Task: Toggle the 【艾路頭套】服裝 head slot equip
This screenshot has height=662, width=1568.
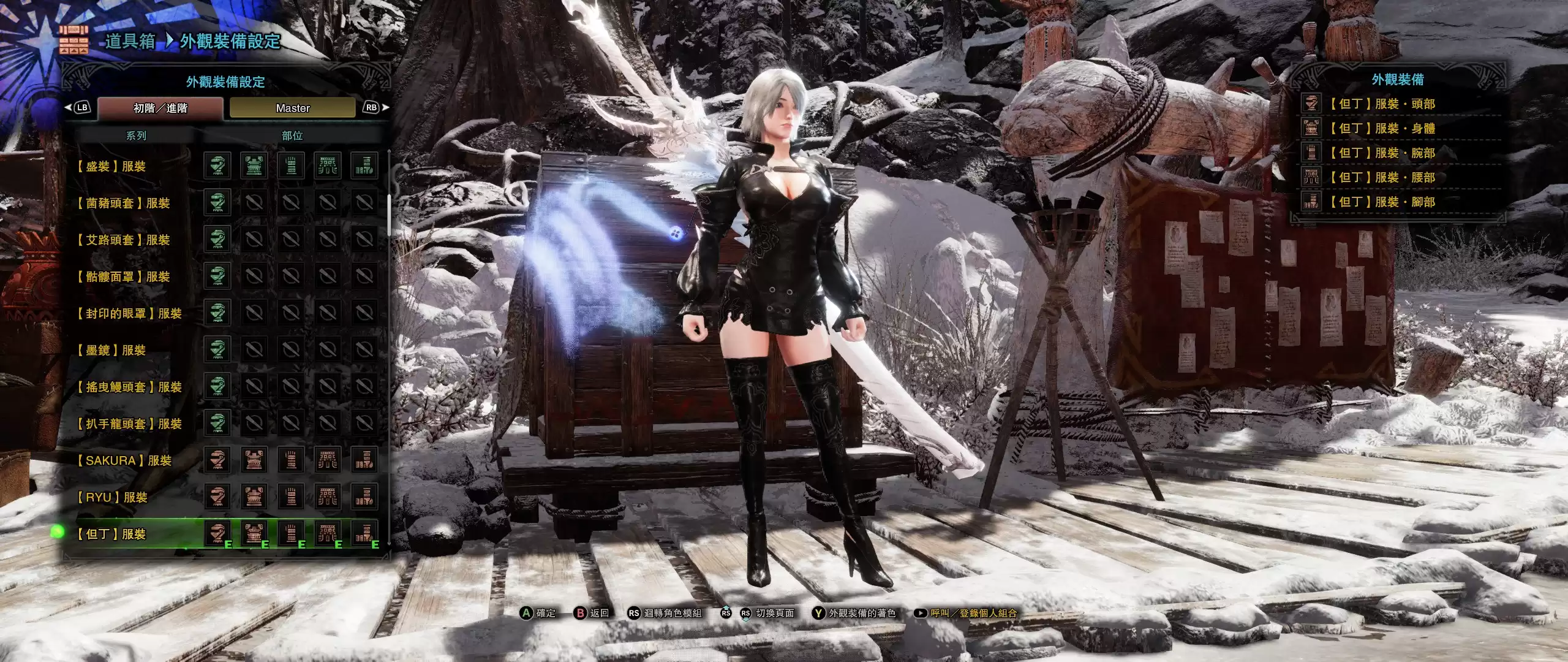Action: coord(217,240)
